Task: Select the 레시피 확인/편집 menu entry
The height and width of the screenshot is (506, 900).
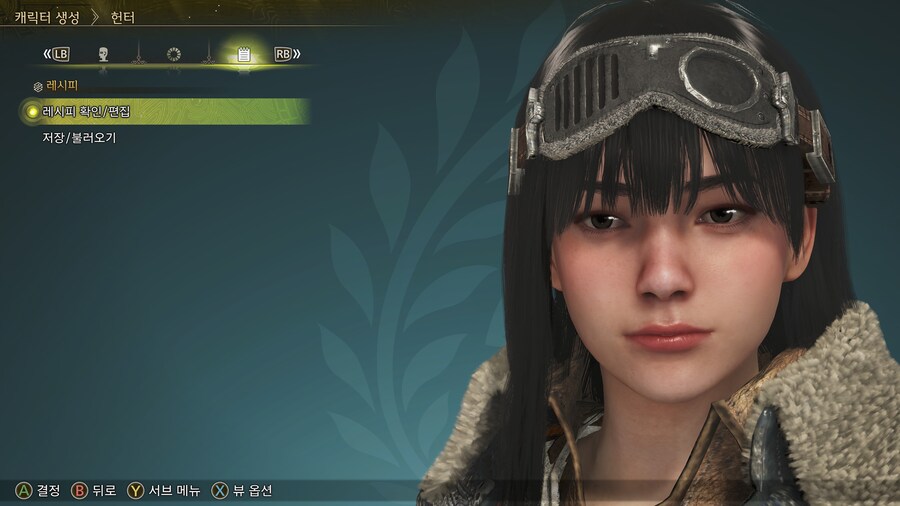Action: click(x=87, y=112)
